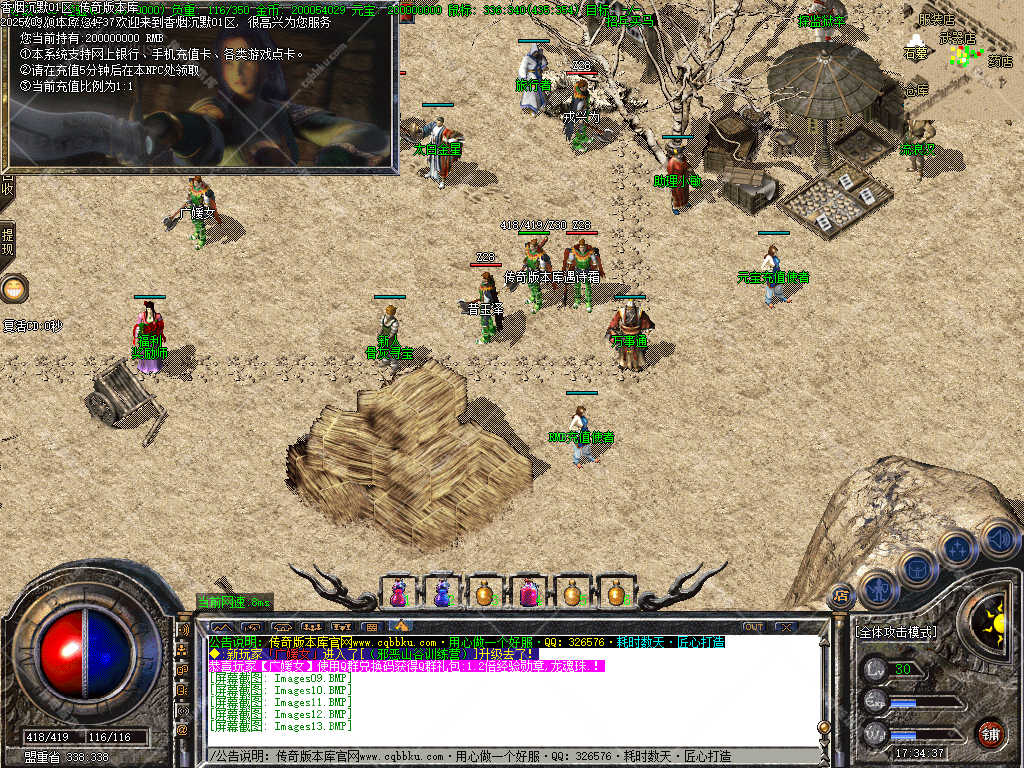Use the red potion in belt slot four

[x=529, y=594]
